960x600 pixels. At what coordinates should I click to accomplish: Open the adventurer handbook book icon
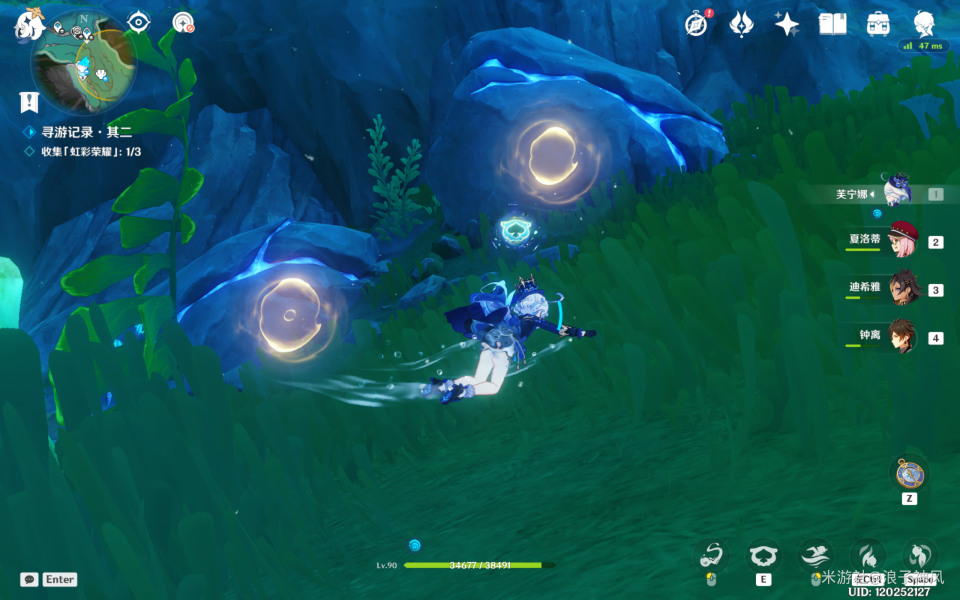pos(832,24)
